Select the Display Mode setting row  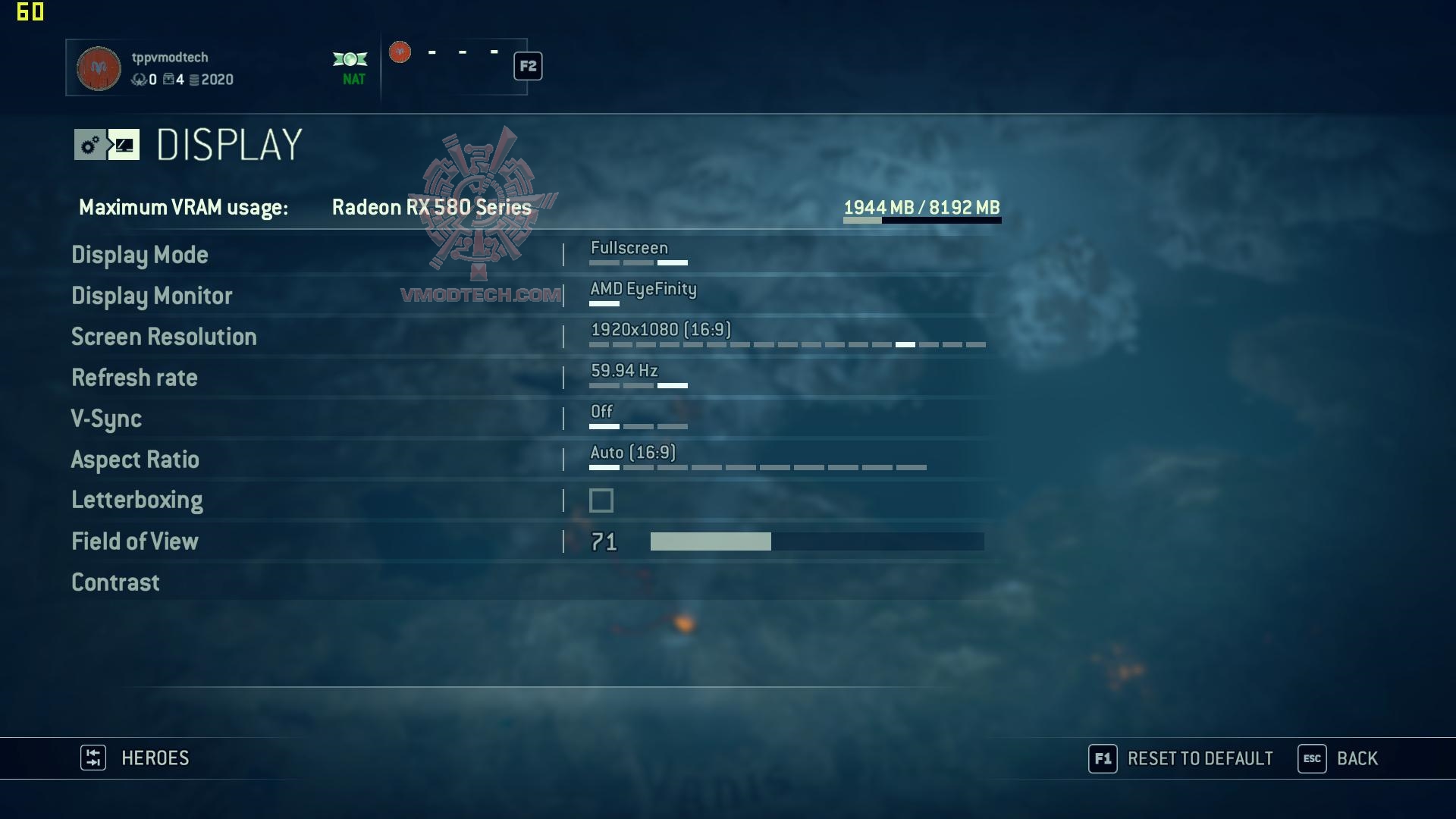[140, 255]
